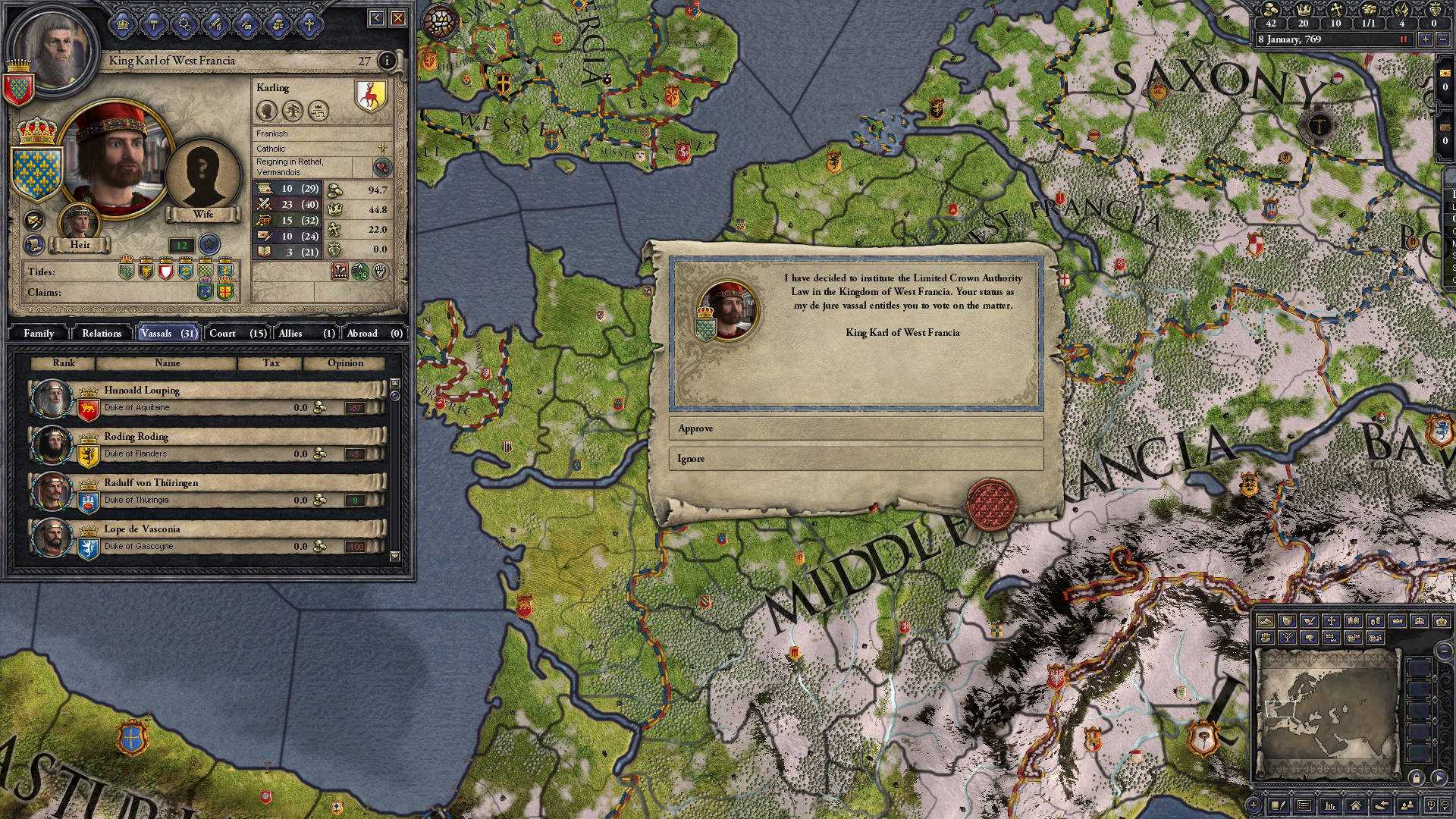The image size is (1456, 819).
Task: Switch to the Court tab
Action: pos(223,333)
